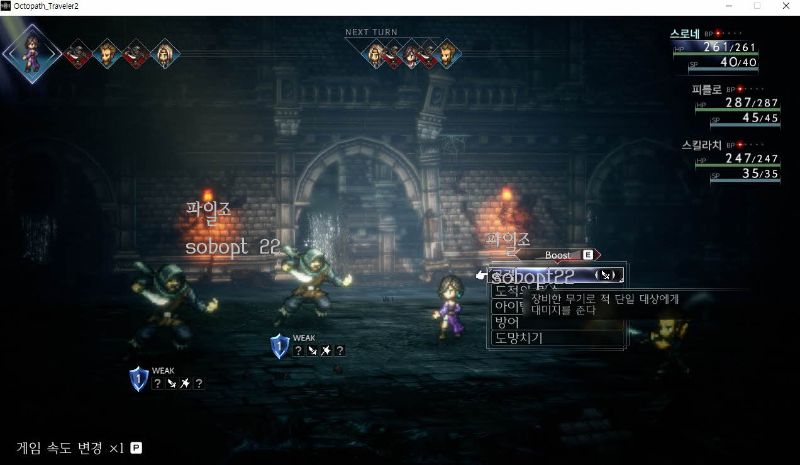800x465 pixels.
Task: Select 도망치기 to flee the battle
Action: tap(520, 338)
